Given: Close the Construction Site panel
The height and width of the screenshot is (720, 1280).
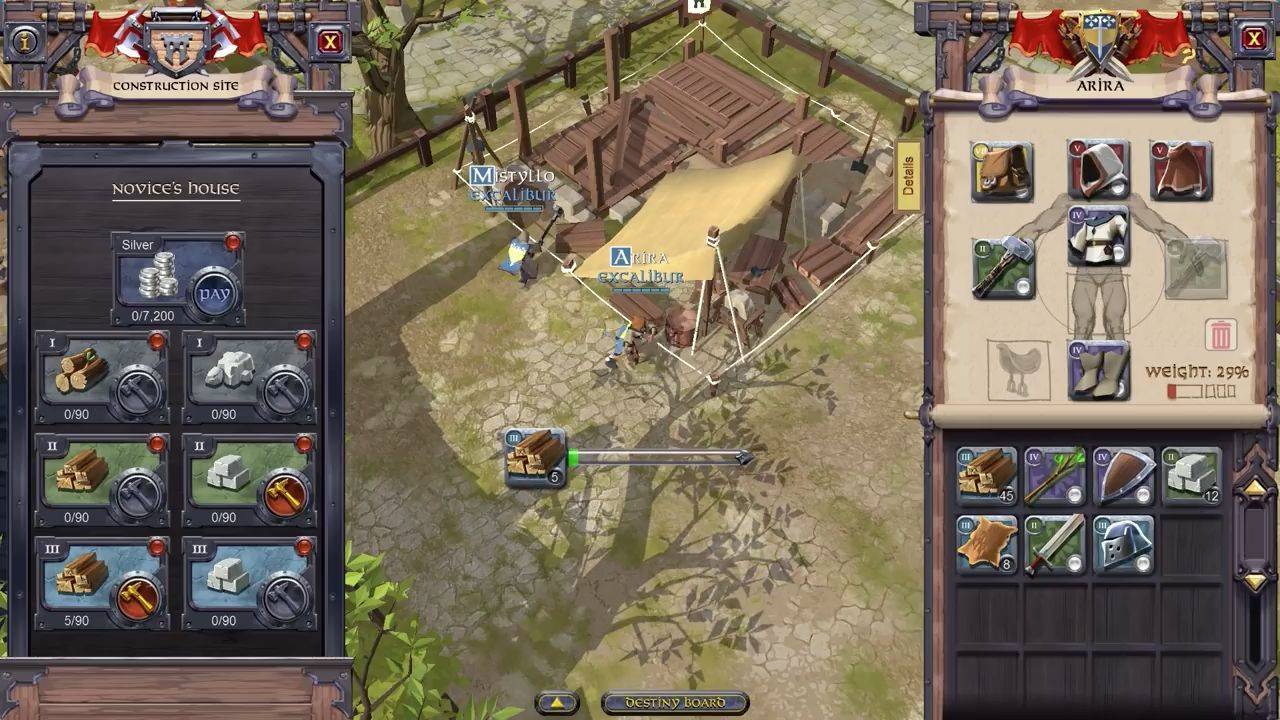Looking at the screenshot, I should (329, 41).
